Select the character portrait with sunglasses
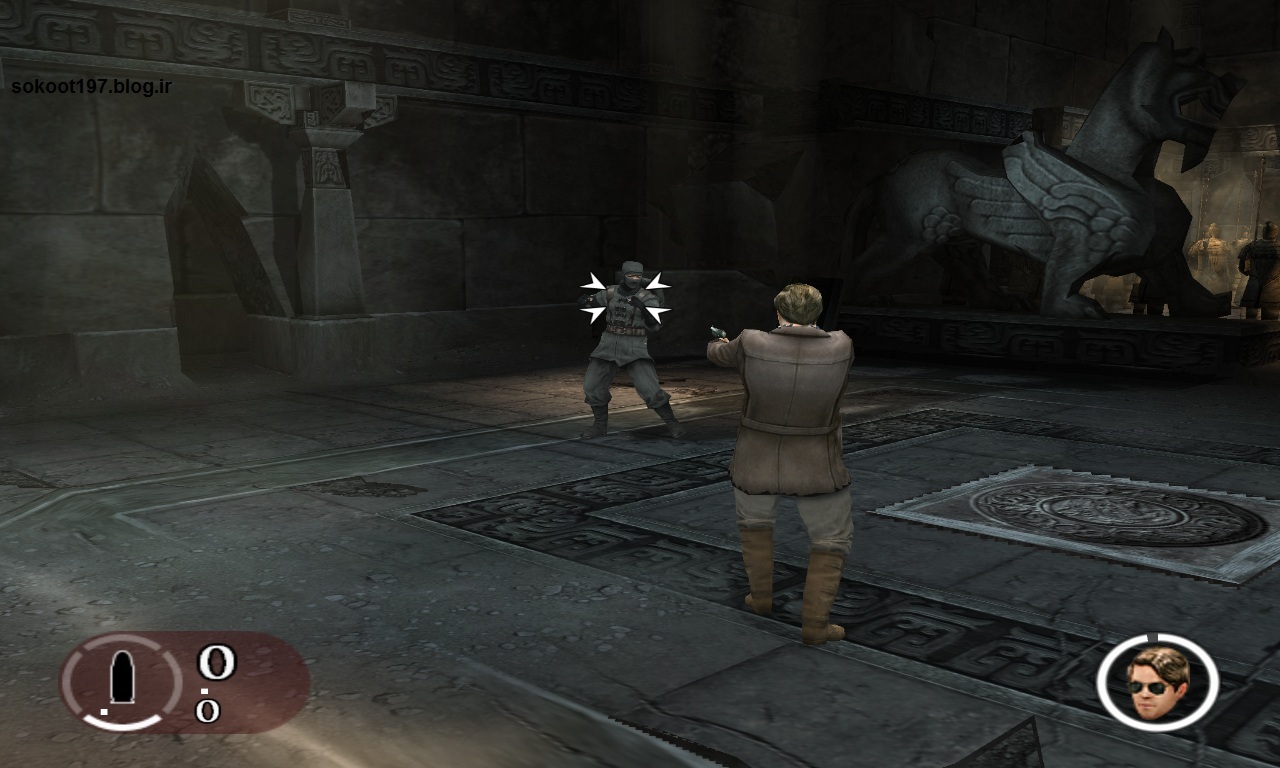This screenshot has width=1280, height=768. (1157, 682)
